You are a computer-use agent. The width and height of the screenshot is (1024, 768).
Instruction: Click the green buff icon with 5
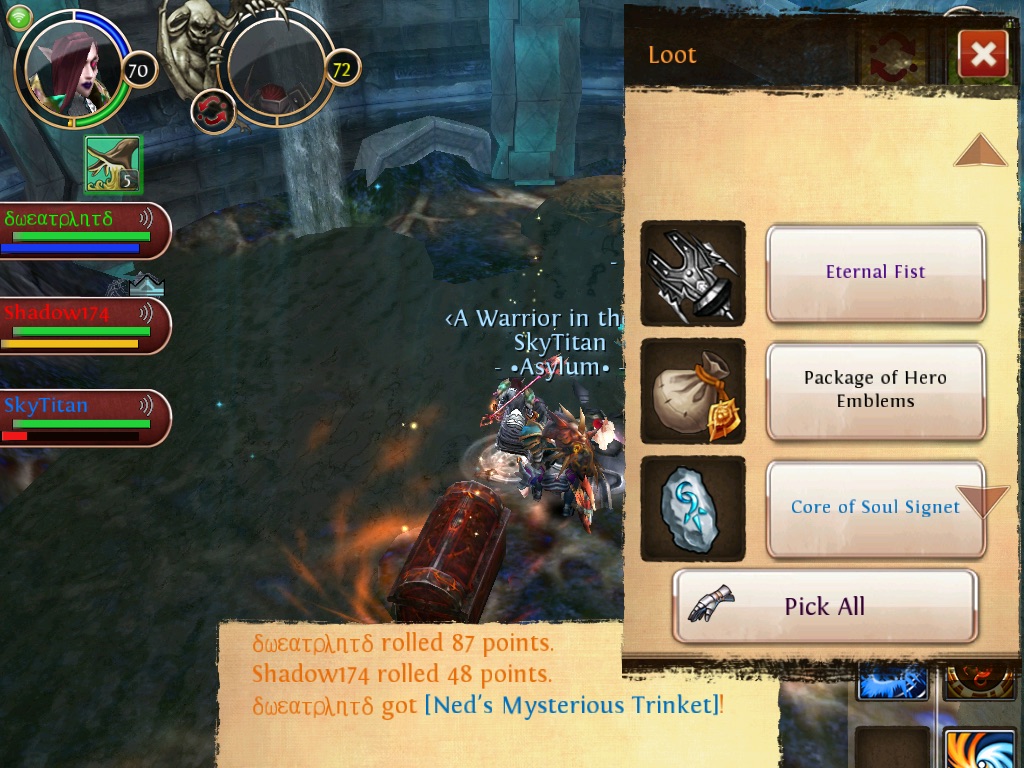(113, 164)
